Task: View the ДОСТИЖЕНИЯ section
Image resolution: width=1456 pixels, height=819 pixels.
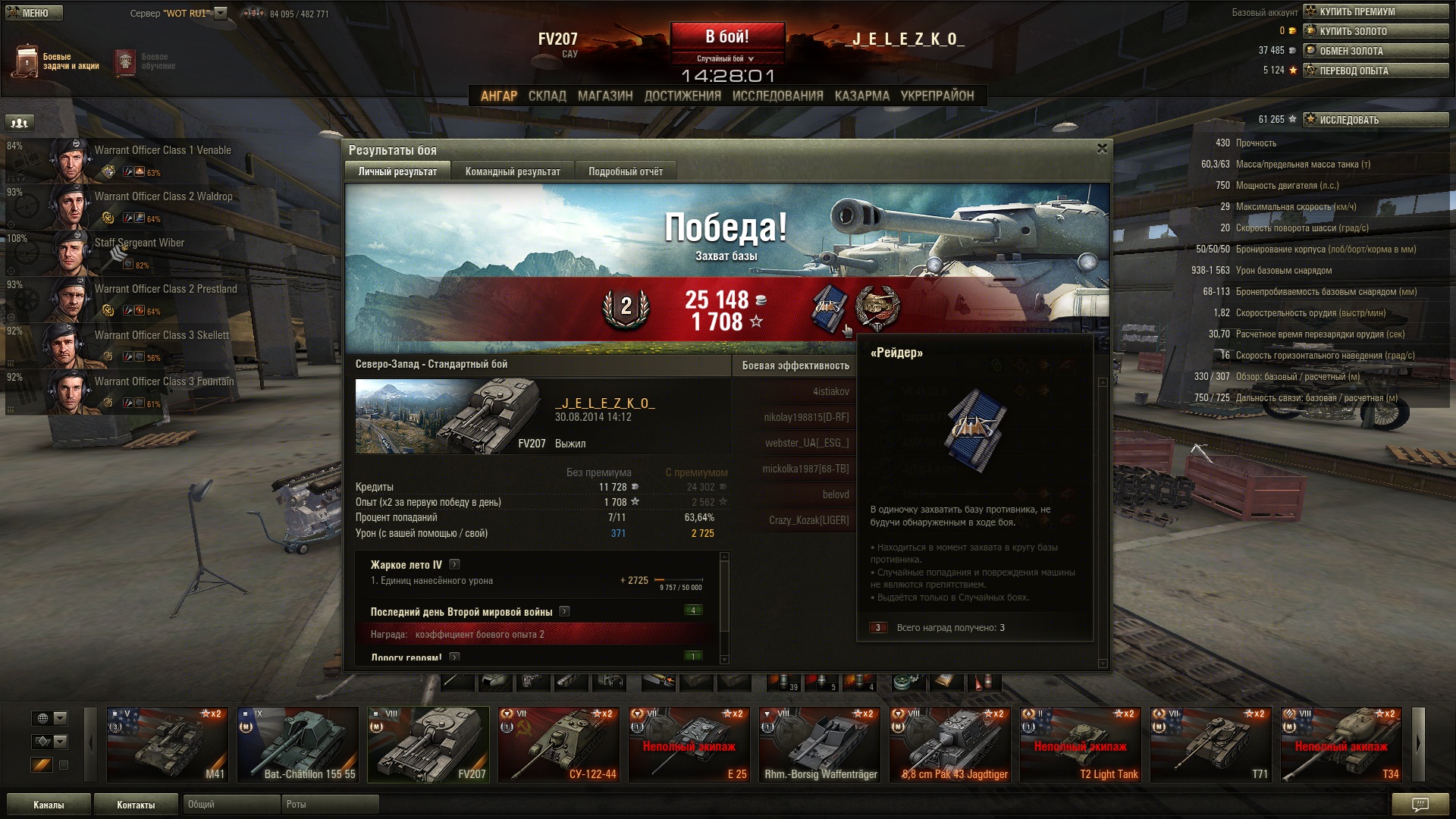Action: coord(682,96)
